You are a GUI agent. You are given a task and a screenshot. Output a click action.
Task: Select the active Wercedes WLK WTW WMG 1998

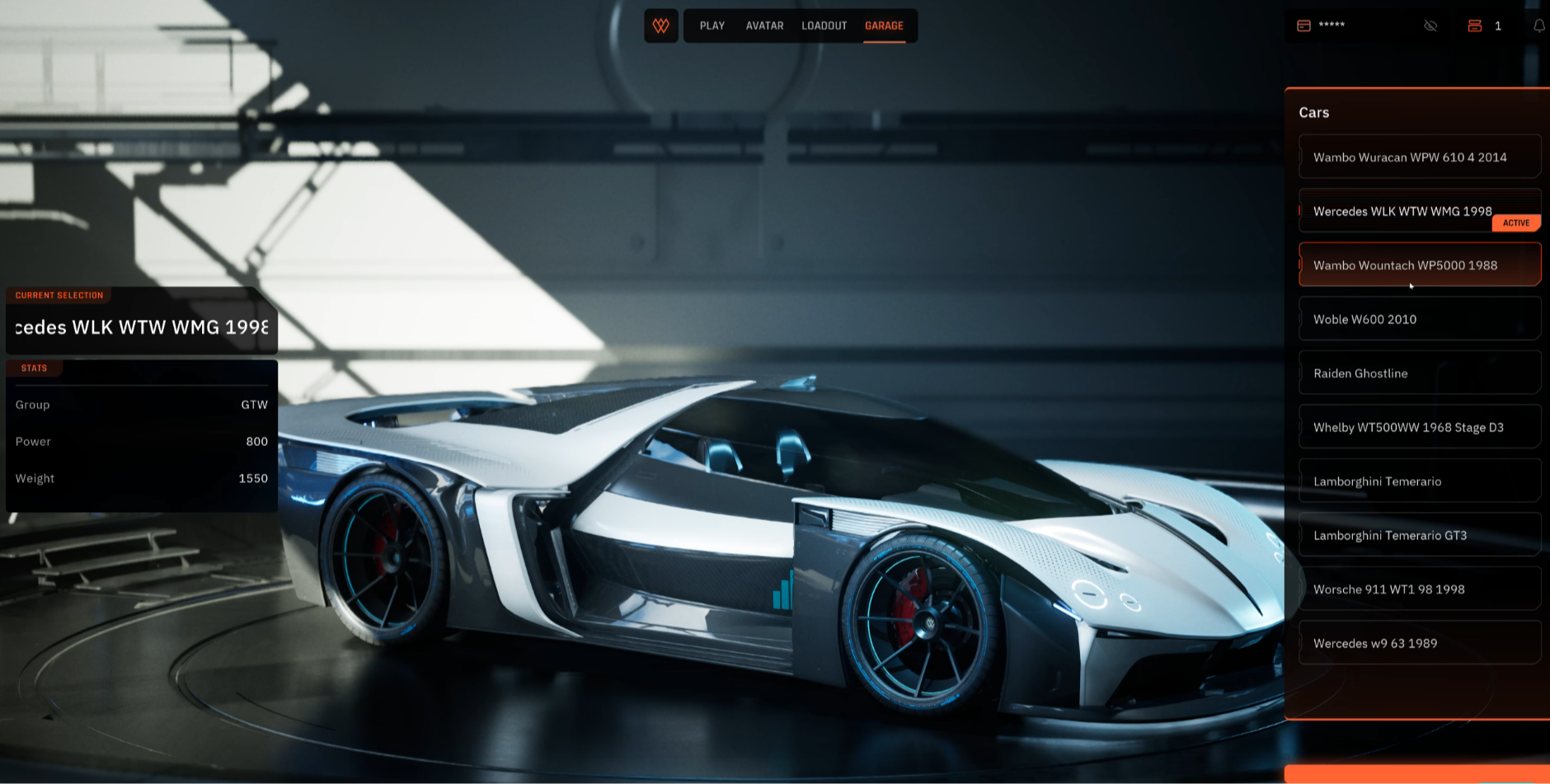tap(1402, 211)
